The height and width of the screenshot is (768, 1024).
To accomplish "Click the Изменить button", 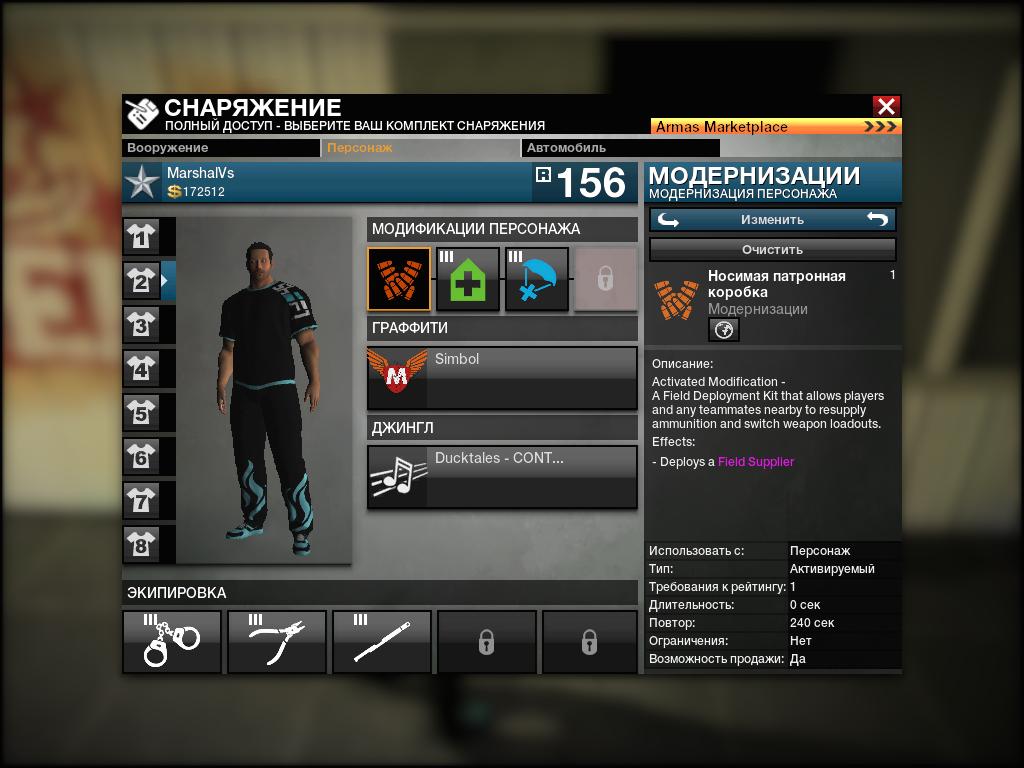I will coord(772,220).
